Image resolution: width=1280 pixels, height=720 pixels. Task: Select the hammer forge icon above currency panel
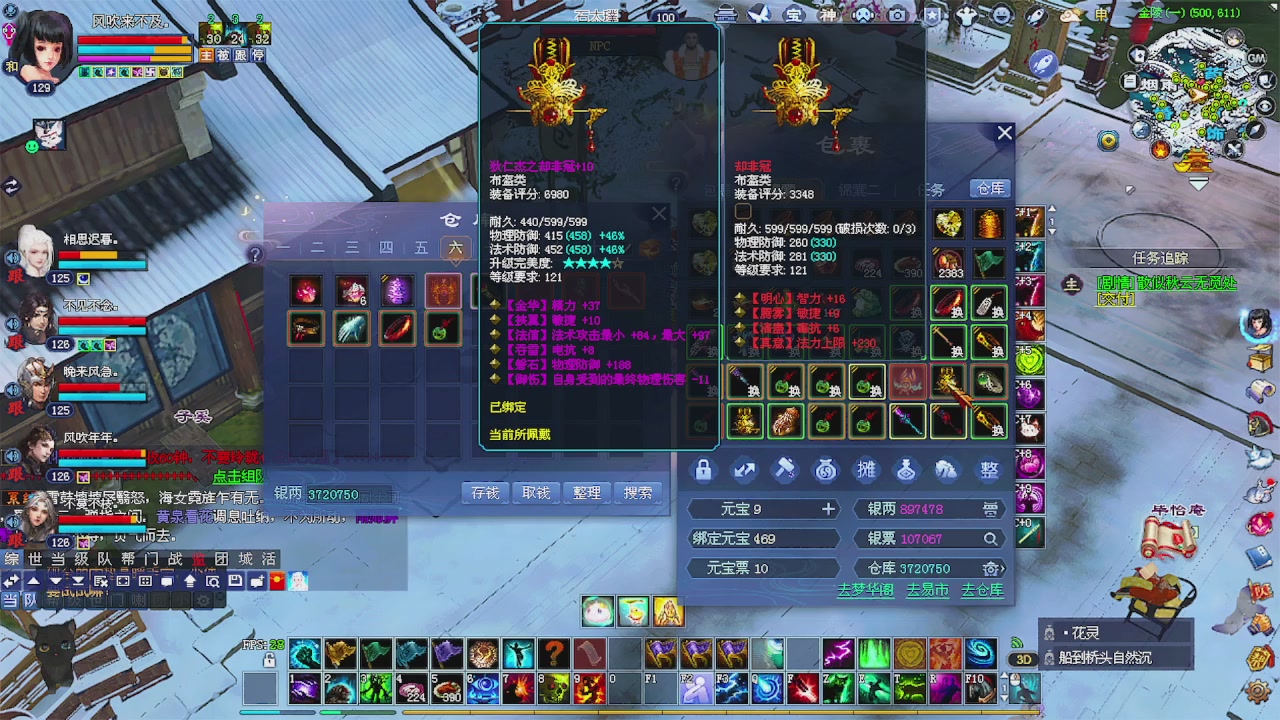785,470
